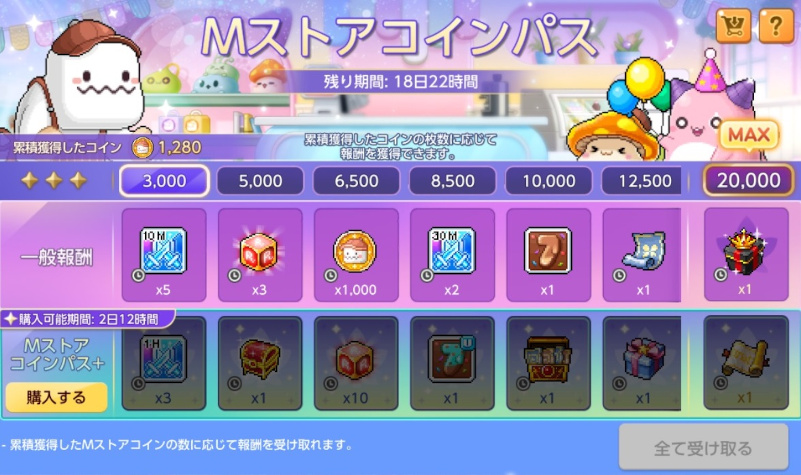801x475 pixels.
Task: View the x1,000 coin reward
Action: [x=356, y=254]
